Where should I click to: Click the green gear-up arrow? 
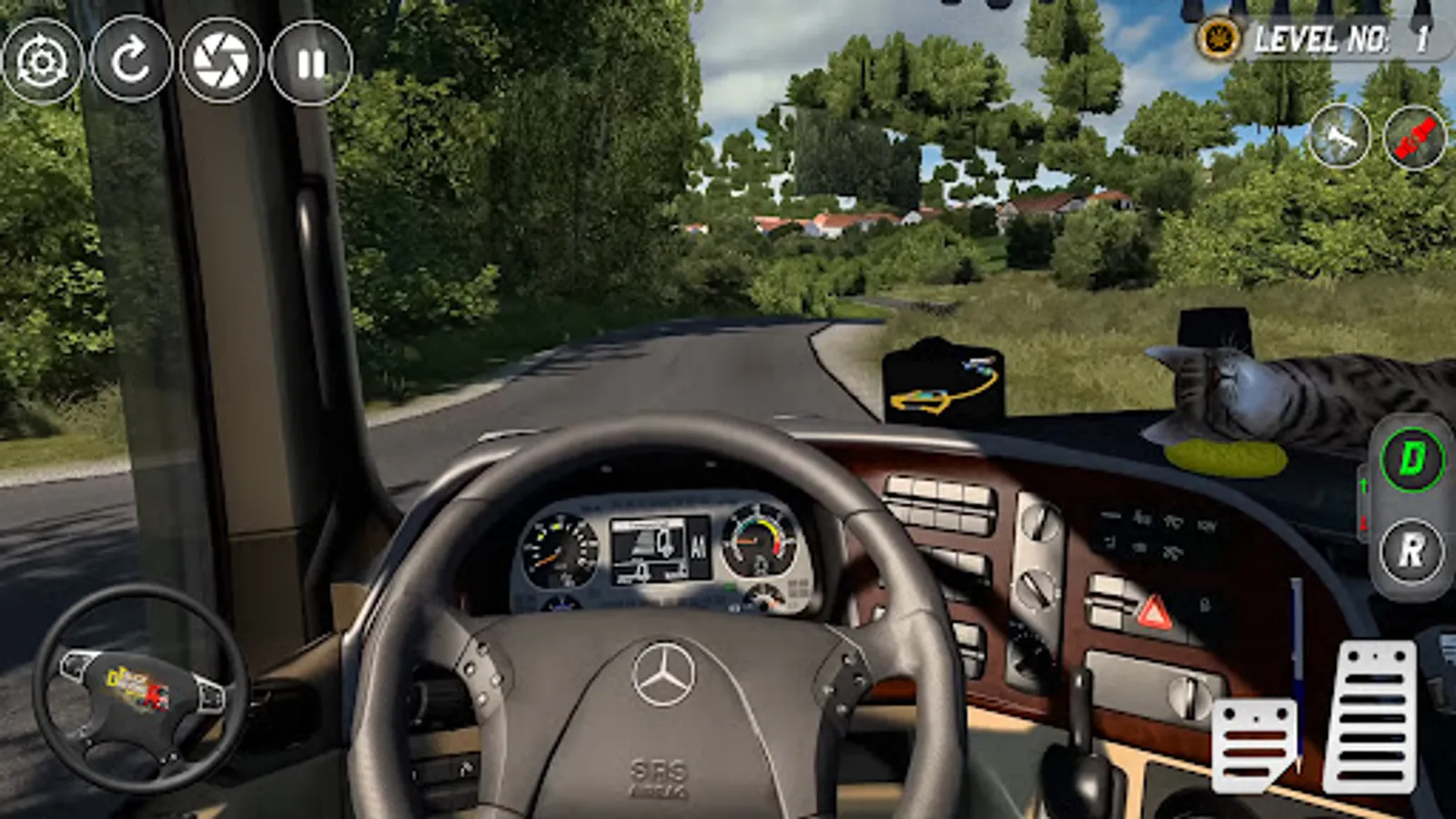pyautogui.click(x=1362, y=485)
